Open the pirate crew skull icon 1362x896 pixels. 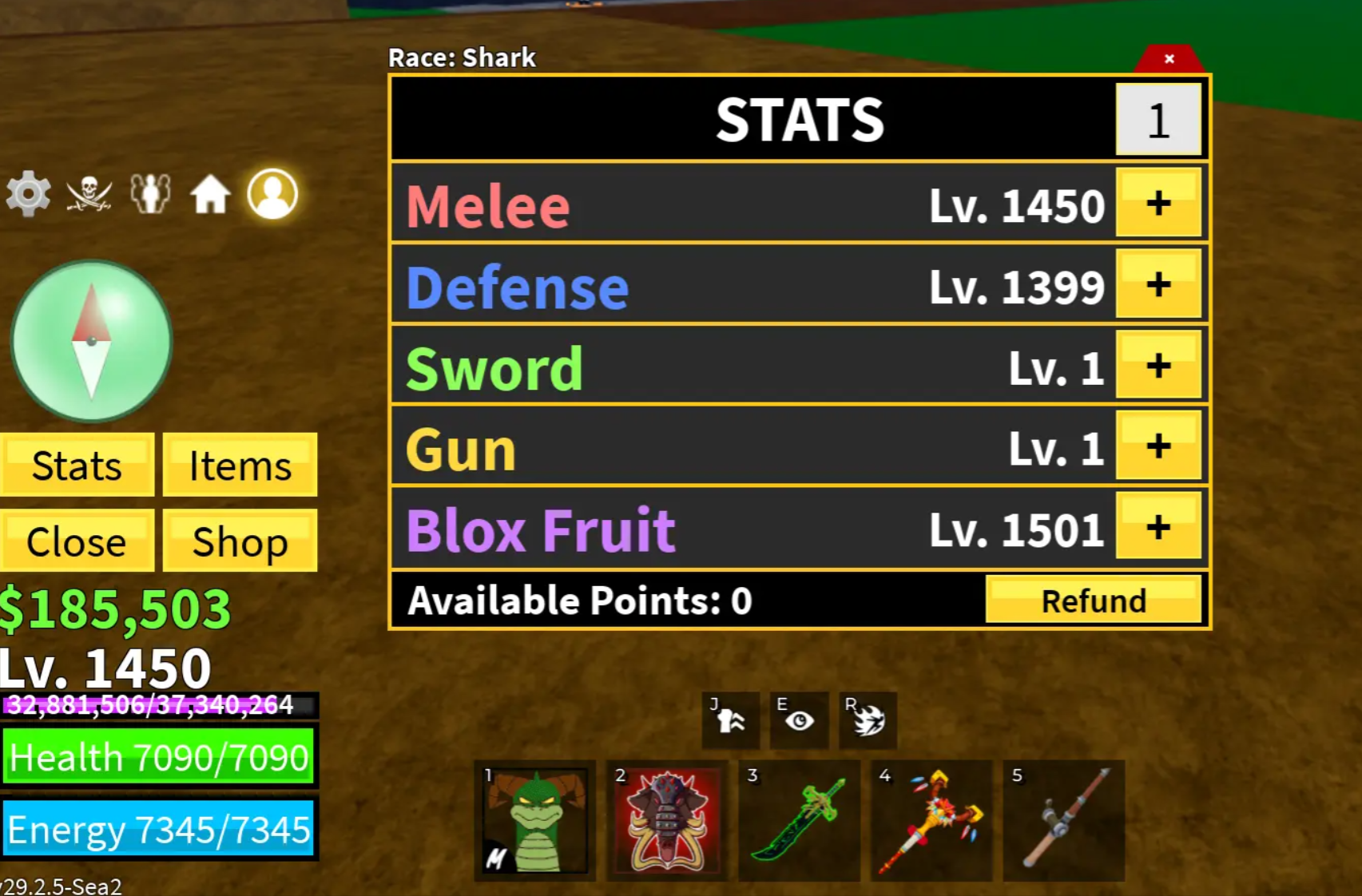pyautogui.click(x=88, y=192)
